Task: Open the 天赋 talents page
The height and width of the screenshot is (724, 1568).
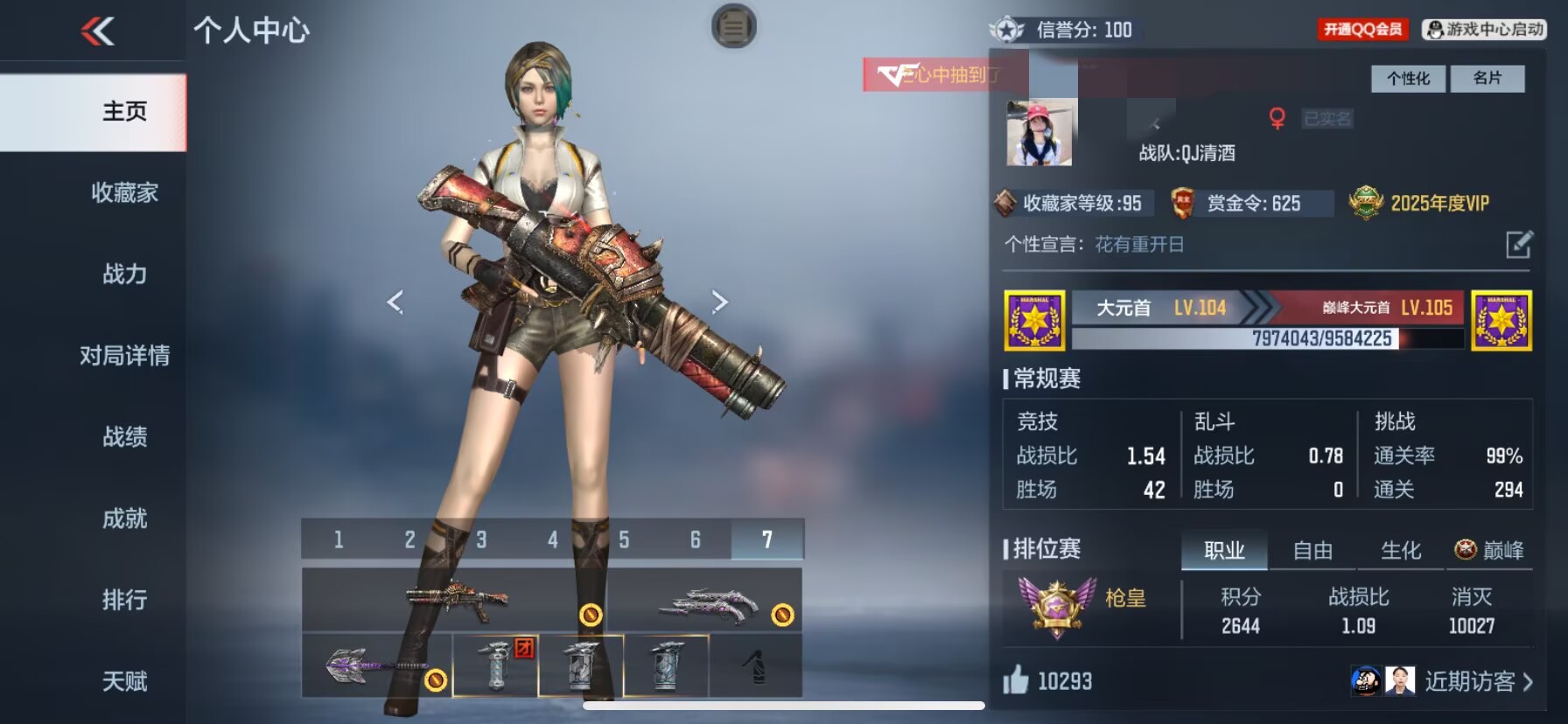Action: (x=124, y=681)
